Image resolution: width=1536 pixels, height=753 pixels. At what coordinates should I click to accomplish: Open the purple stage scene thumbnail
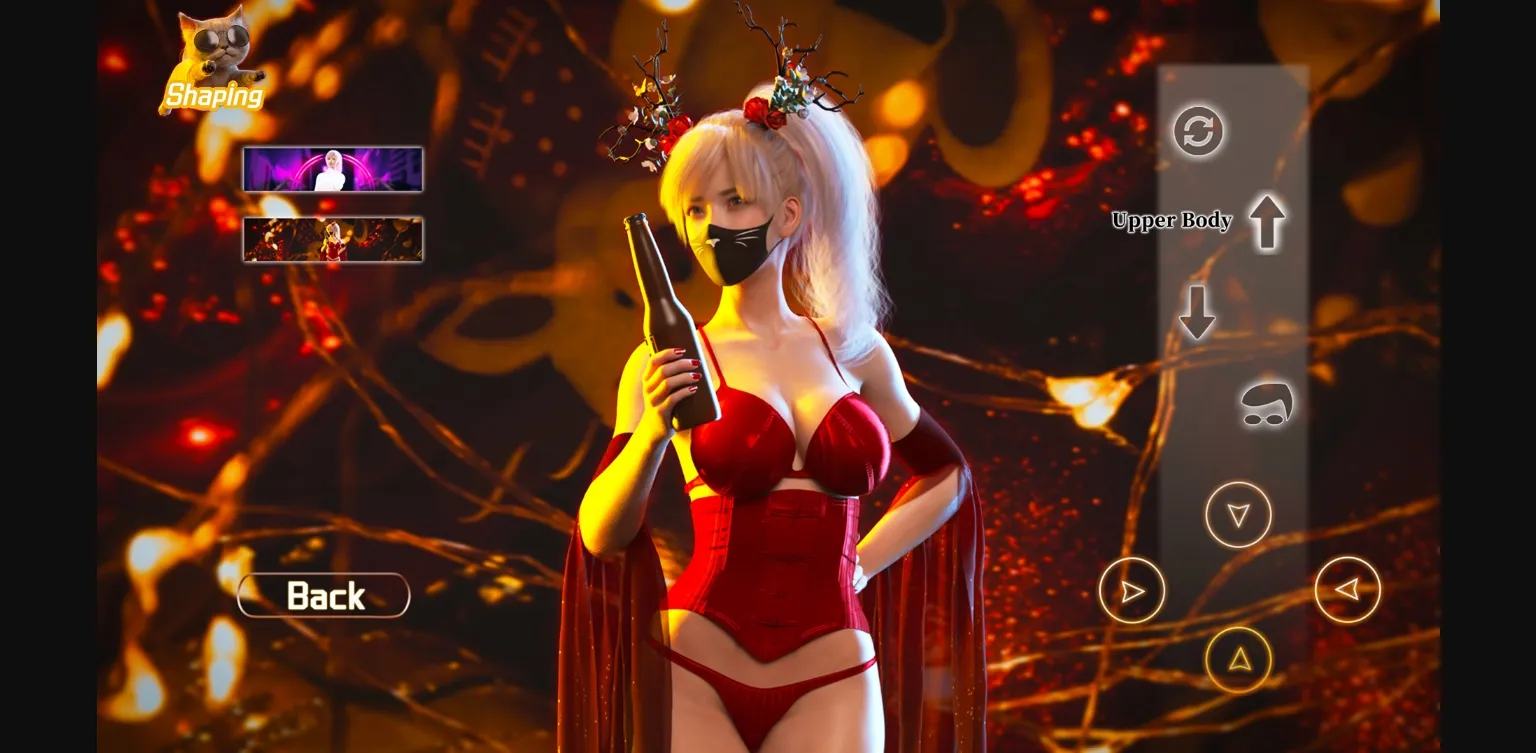click(x=332, y=169)
